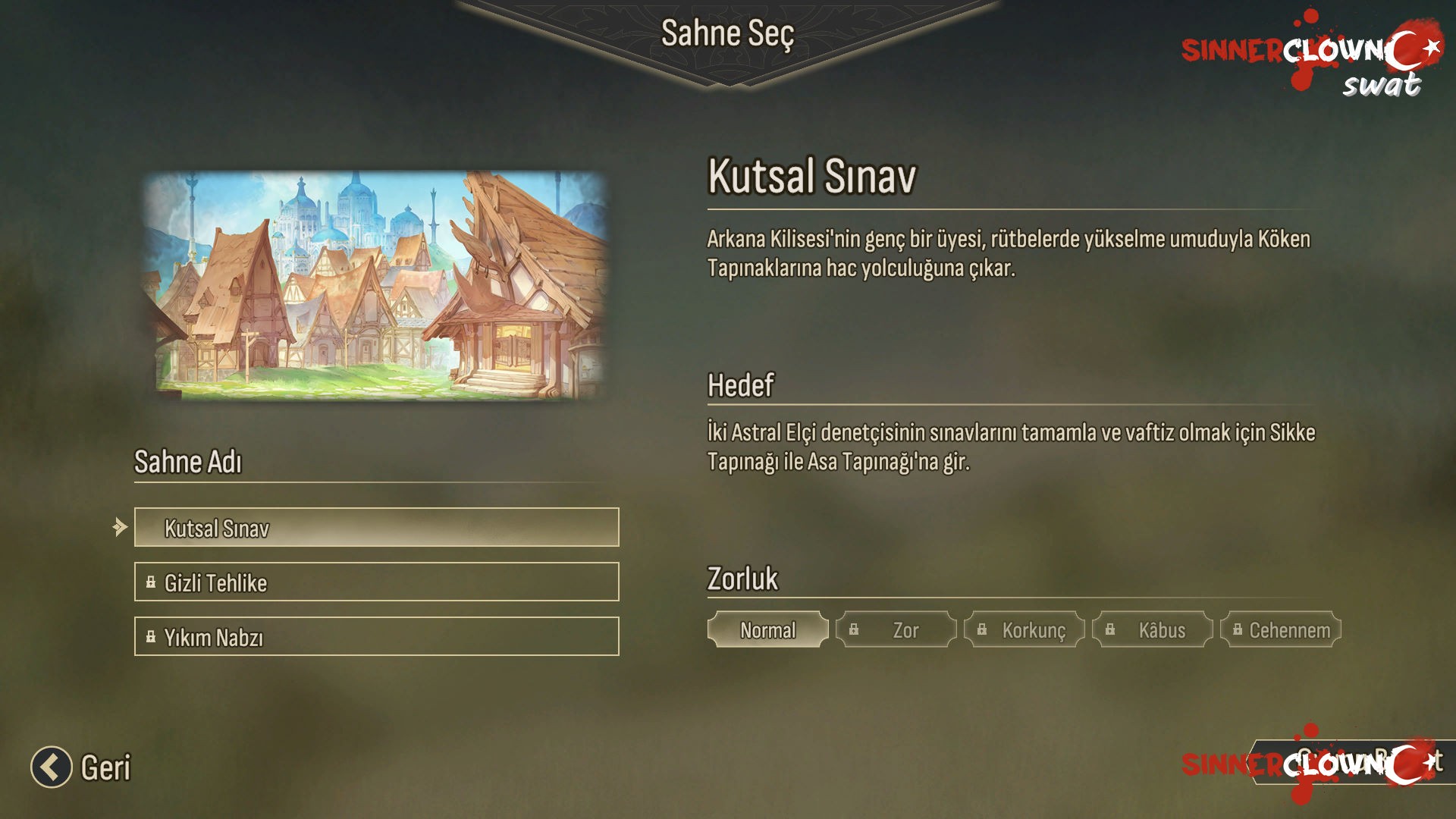Select the Korkunç difficulty option
This screenshot has width=1456, height=819.
(1024, 630)
